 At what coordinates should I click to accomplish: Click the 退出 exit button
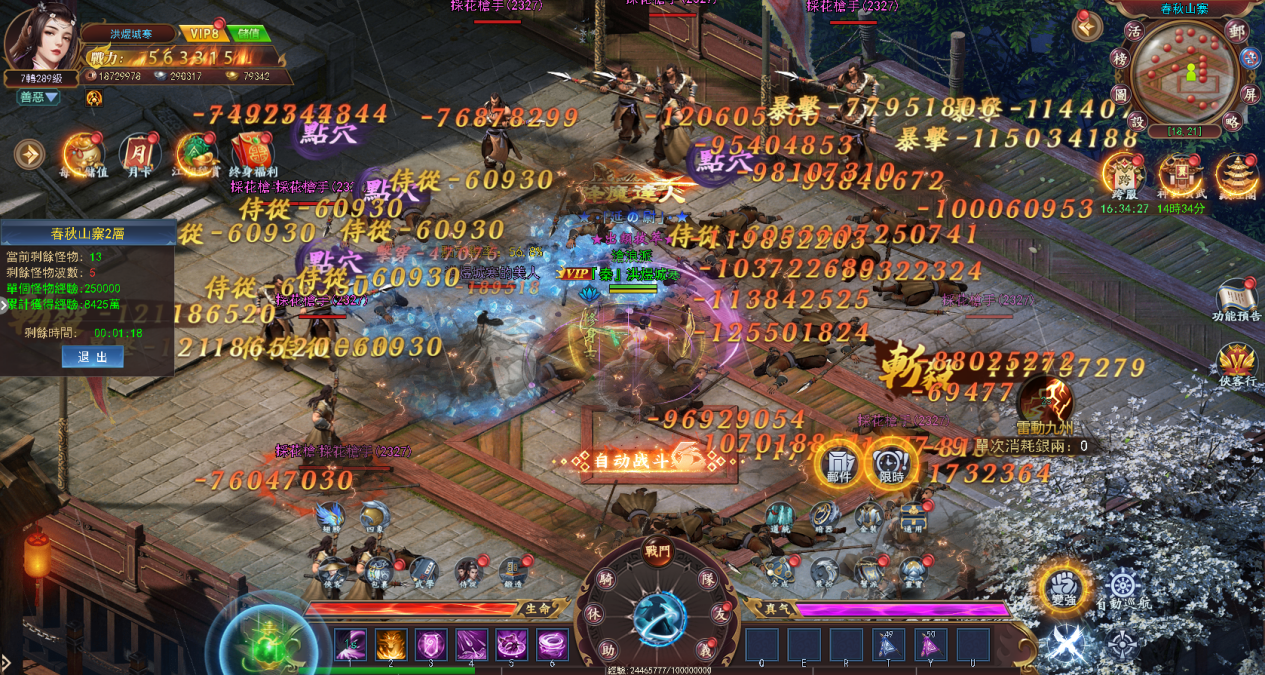92,357
